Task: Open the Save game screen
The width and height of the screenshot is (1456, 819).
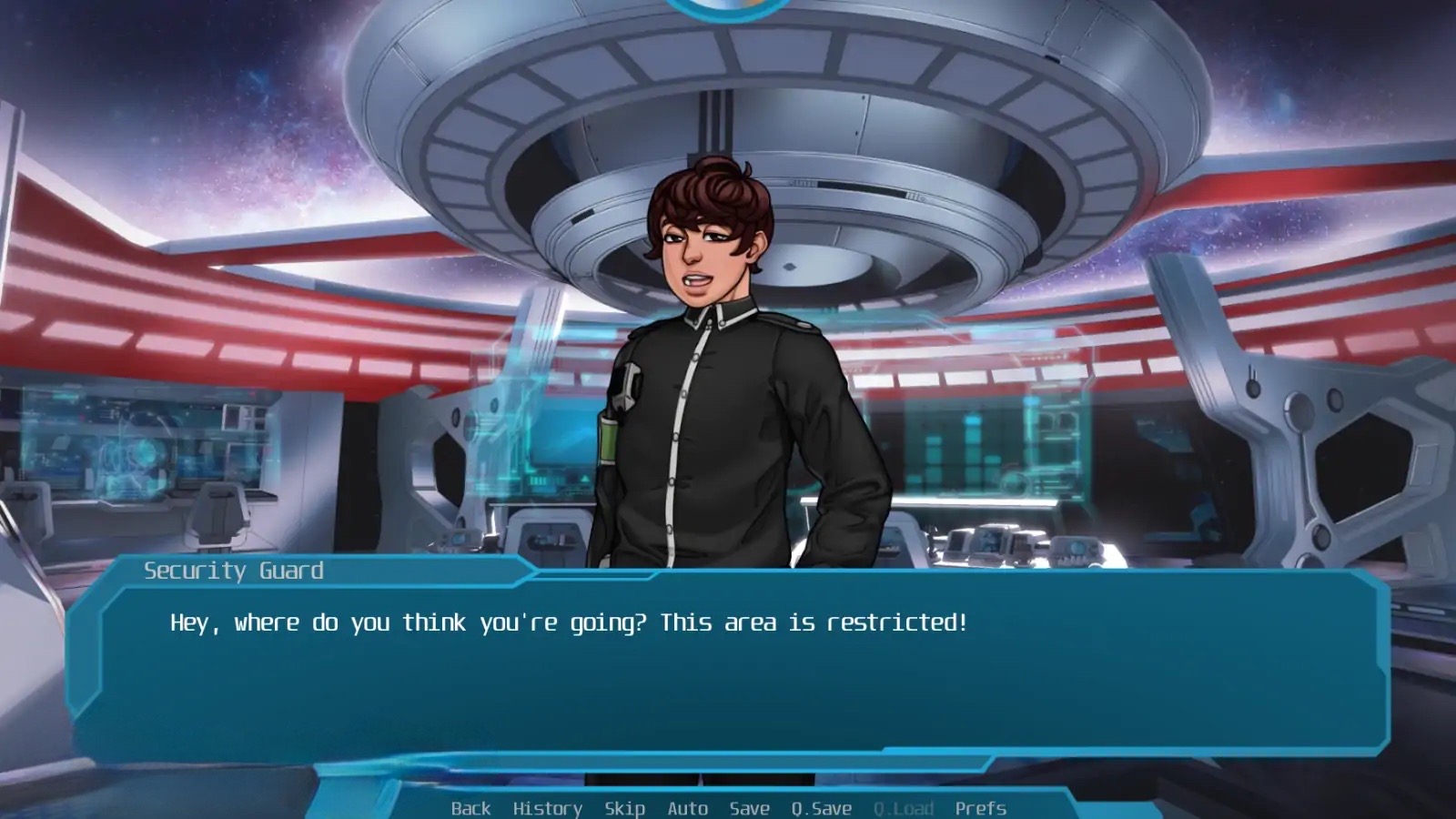Action: 749,808
